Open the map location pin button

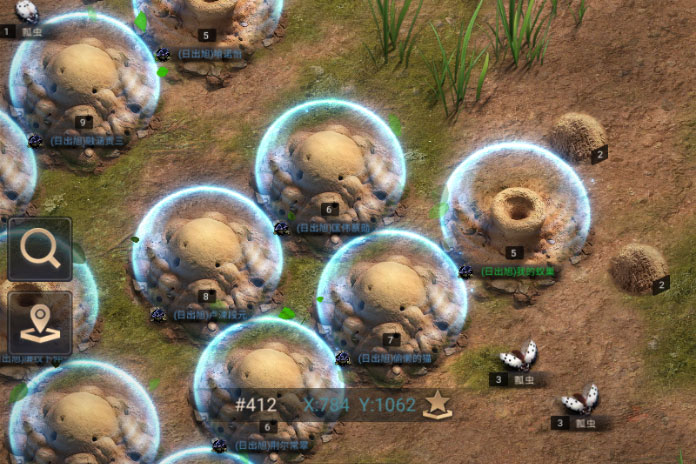coord(40,322)
